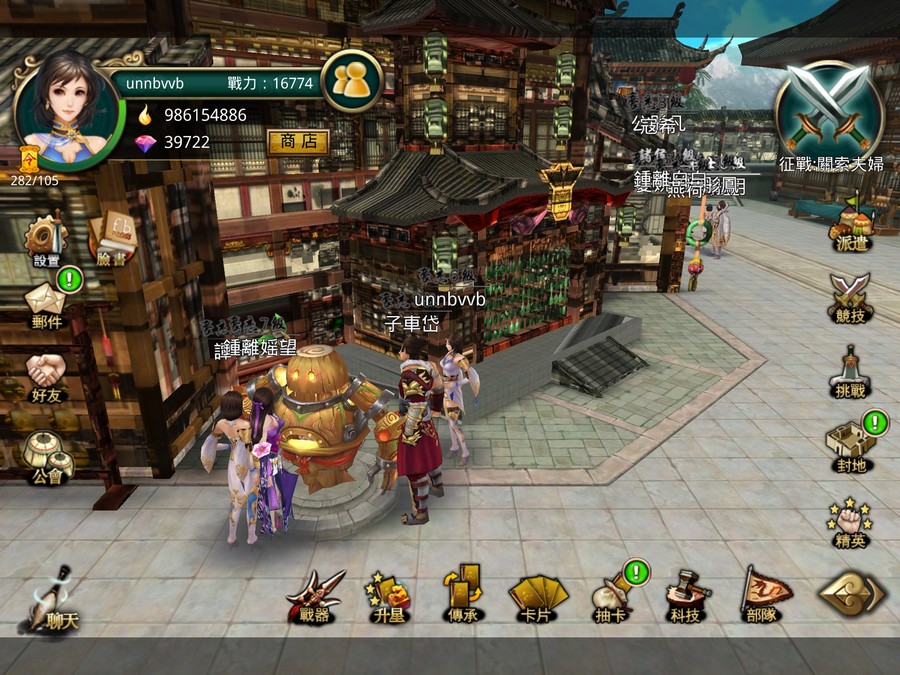
Task: Open the 抽卡 card draw menu
Action: (x=612, y=597)
